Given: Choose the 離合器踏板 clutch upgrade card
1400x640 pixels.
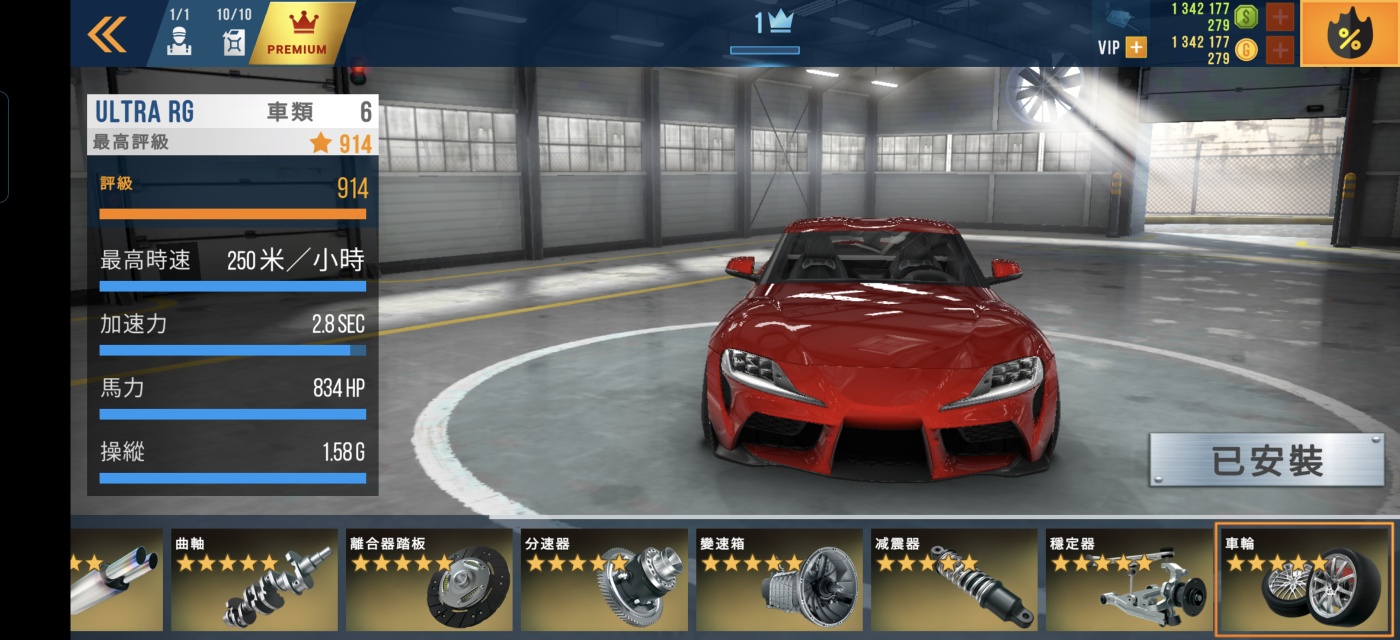Looking at the screenshot, I should [x=429, y=580].
